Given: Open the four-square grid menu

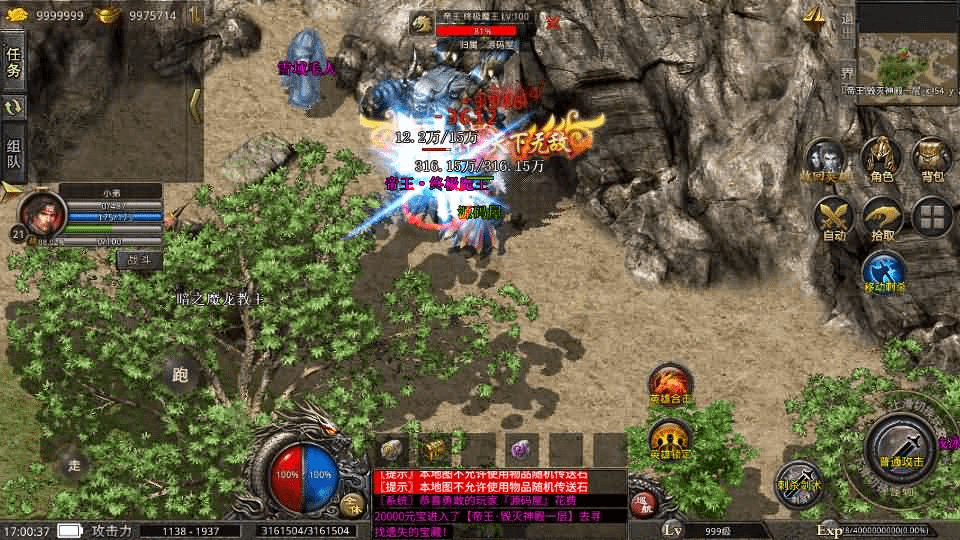Looking at the screenshot, I should click(932, 217).
